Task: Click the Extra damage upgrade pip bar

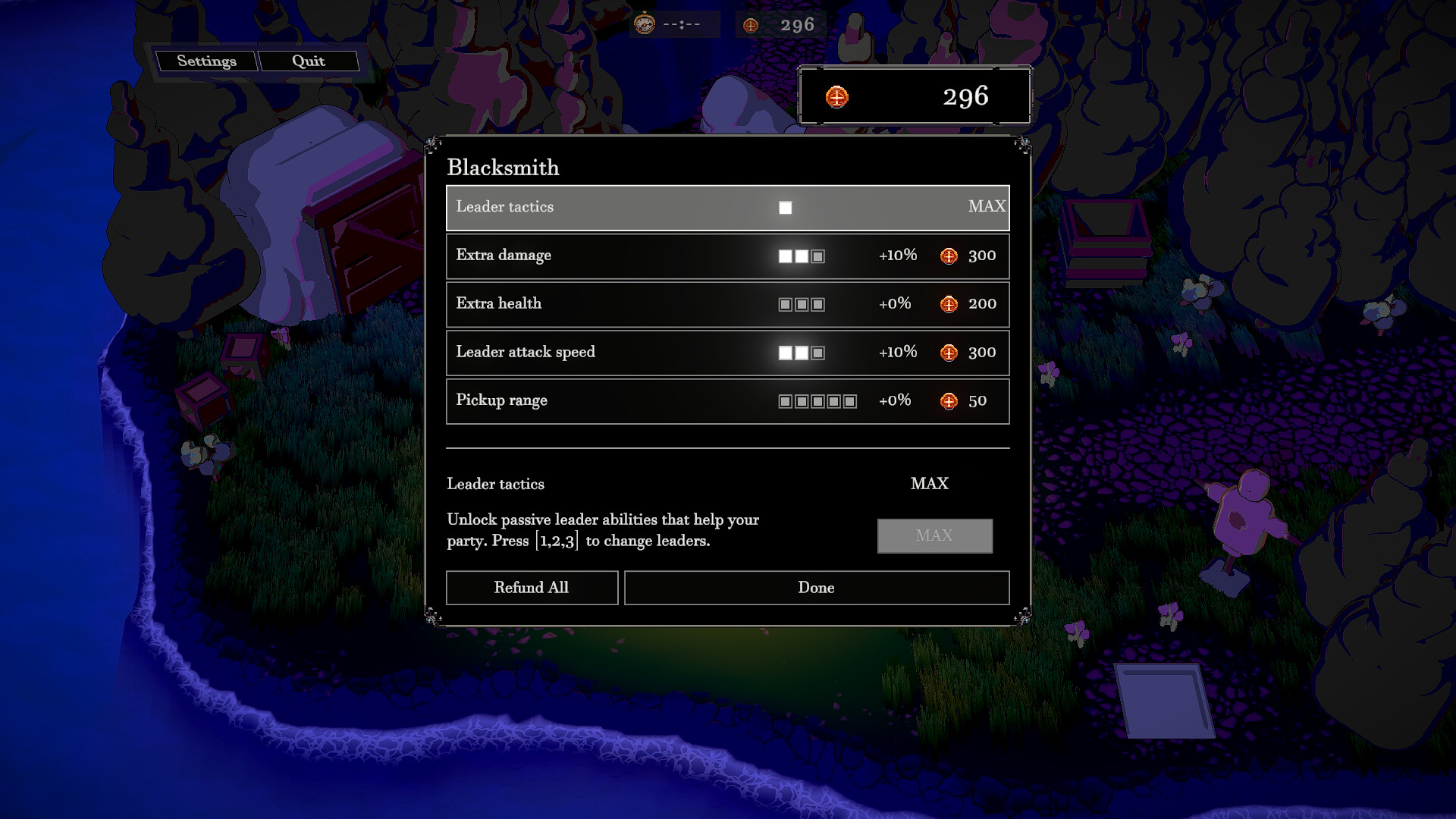Action: (801, 256)
